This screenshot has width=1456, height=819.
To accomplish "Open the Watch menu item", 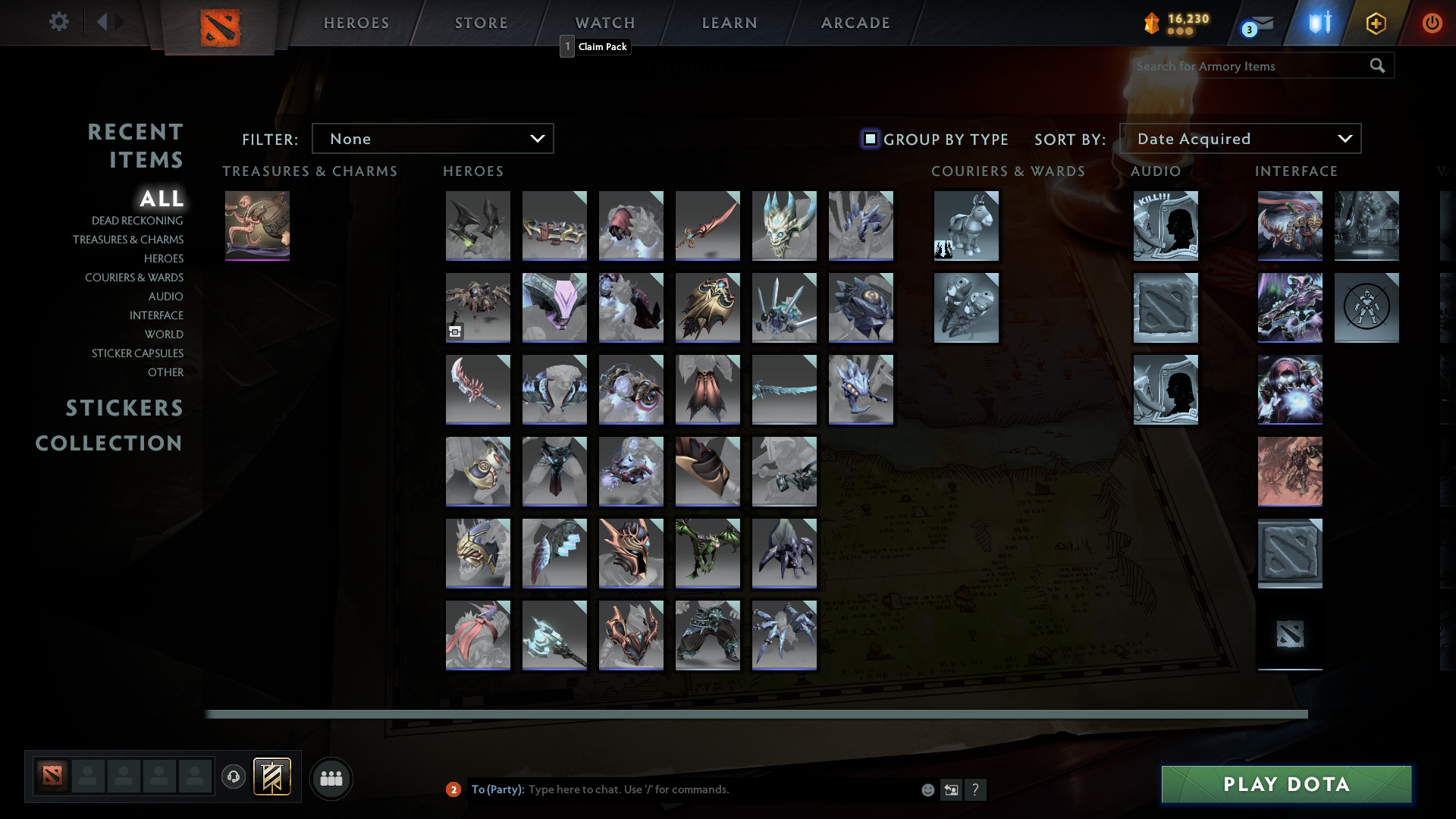I will click(x=604, y=23).
